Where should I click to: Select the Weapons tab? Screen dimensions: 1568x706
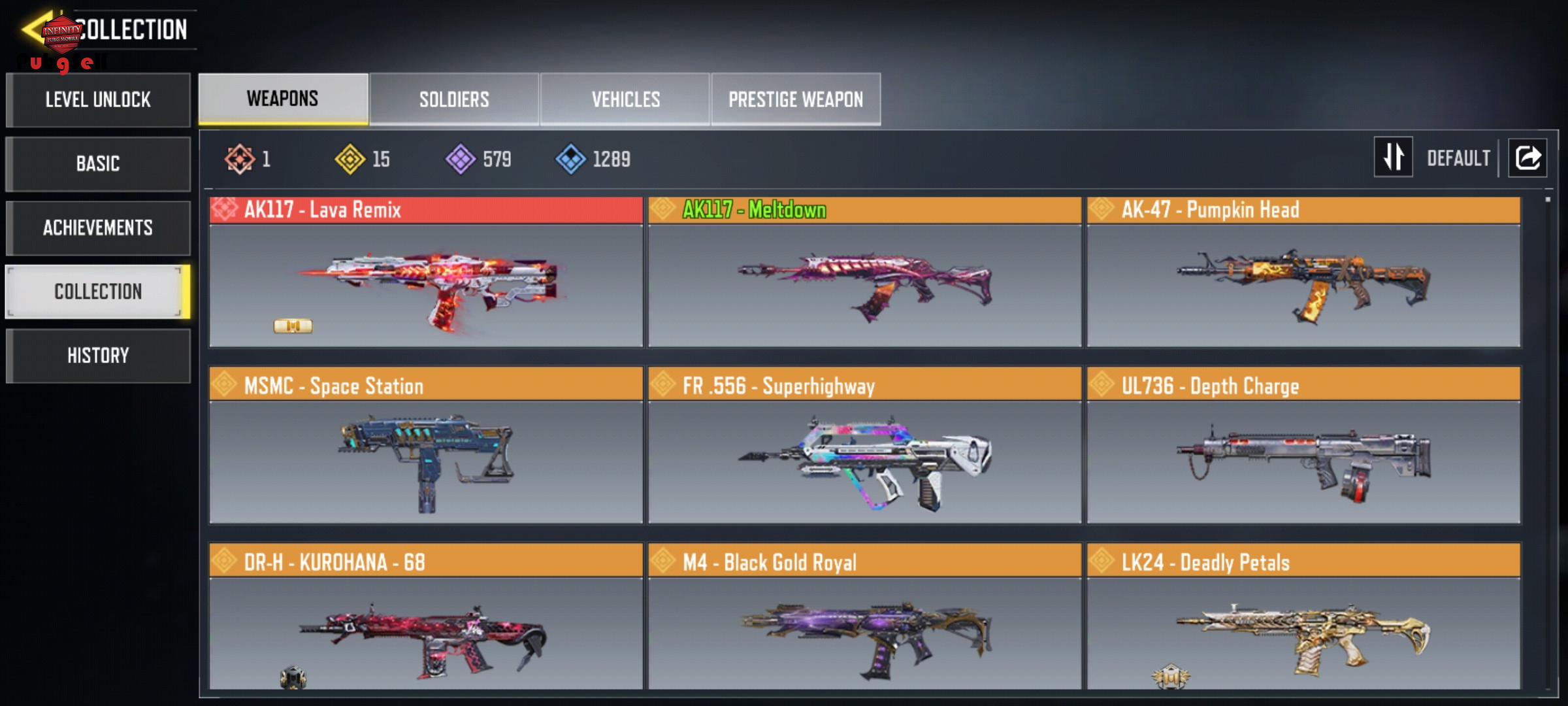tap(283, 99)
